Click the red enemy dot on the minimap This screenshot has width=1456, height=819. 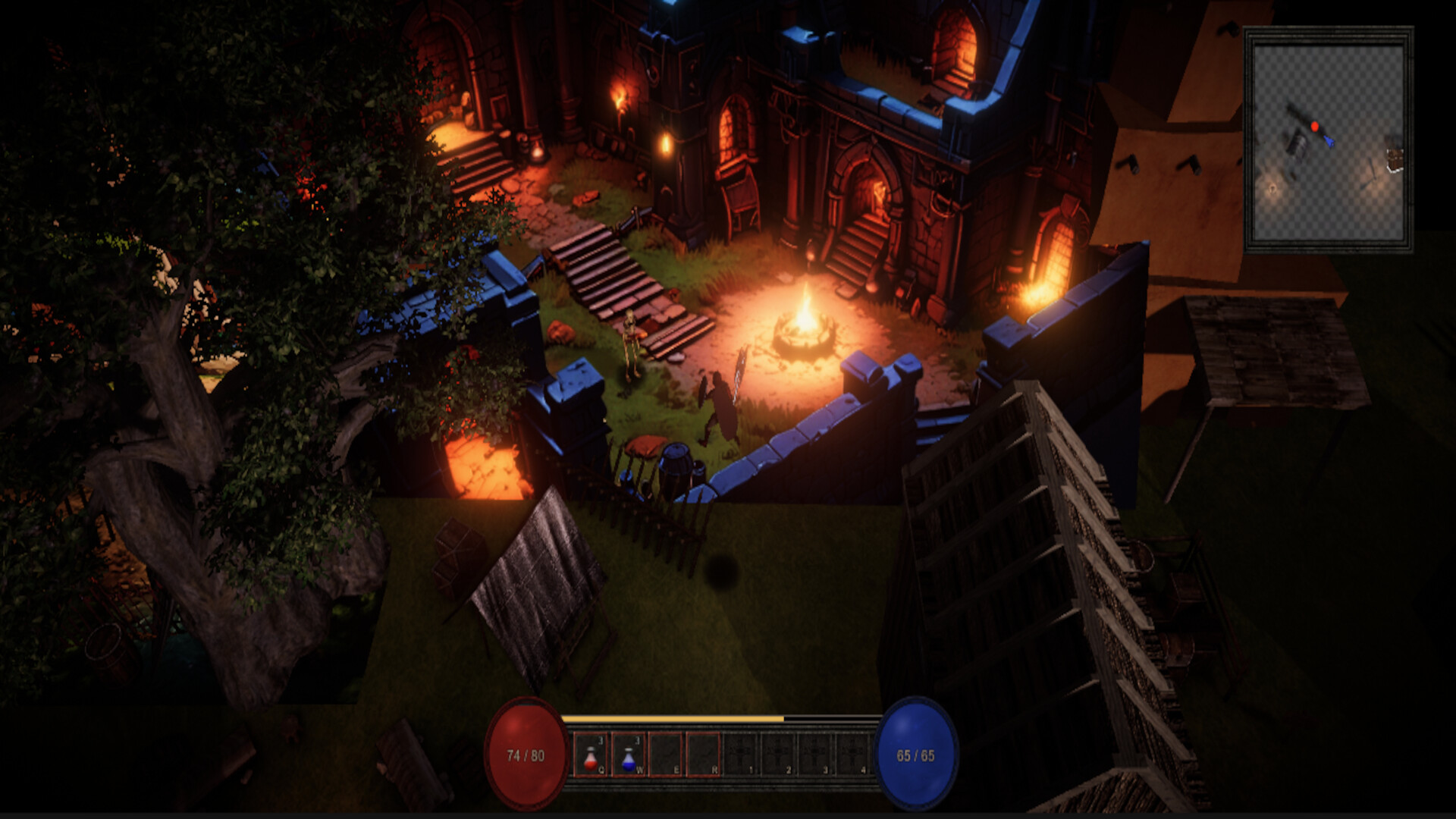1314,126
